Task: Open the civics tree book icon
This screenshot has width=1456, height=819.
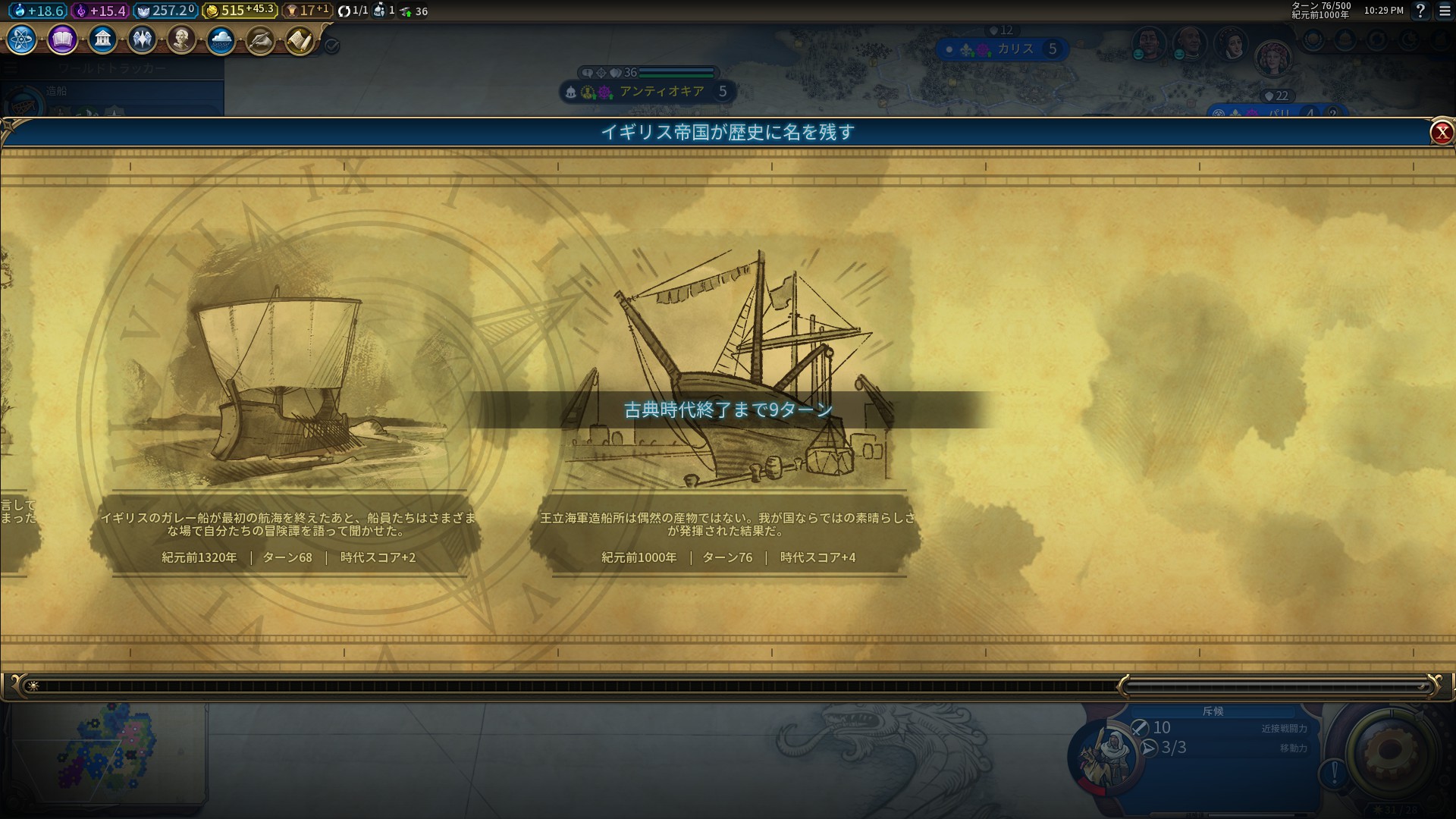Action: 62,39
